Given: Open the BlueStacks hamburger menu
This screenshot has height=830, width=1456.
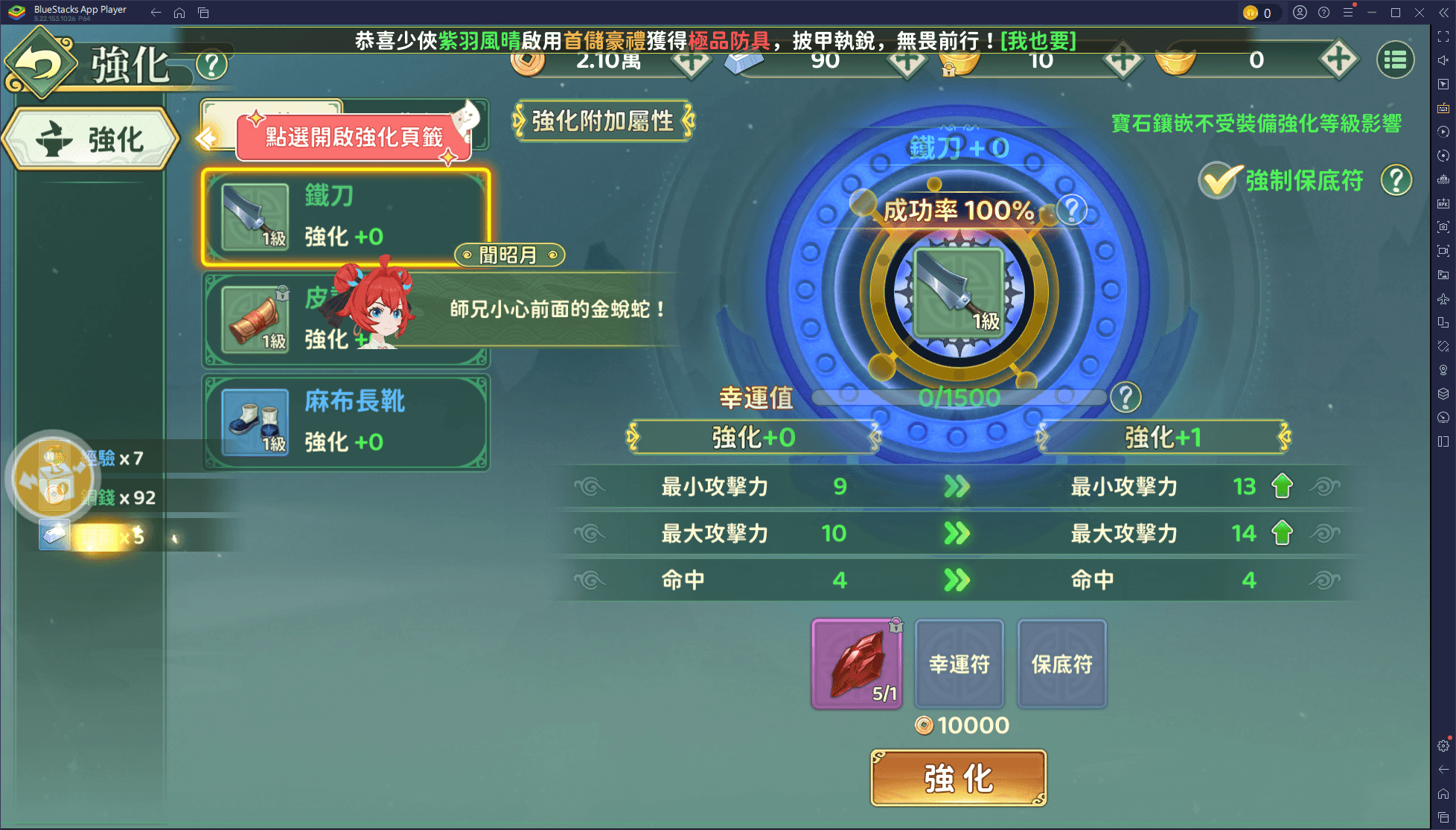Looking at the screenshot, I should click(1348, 12).
